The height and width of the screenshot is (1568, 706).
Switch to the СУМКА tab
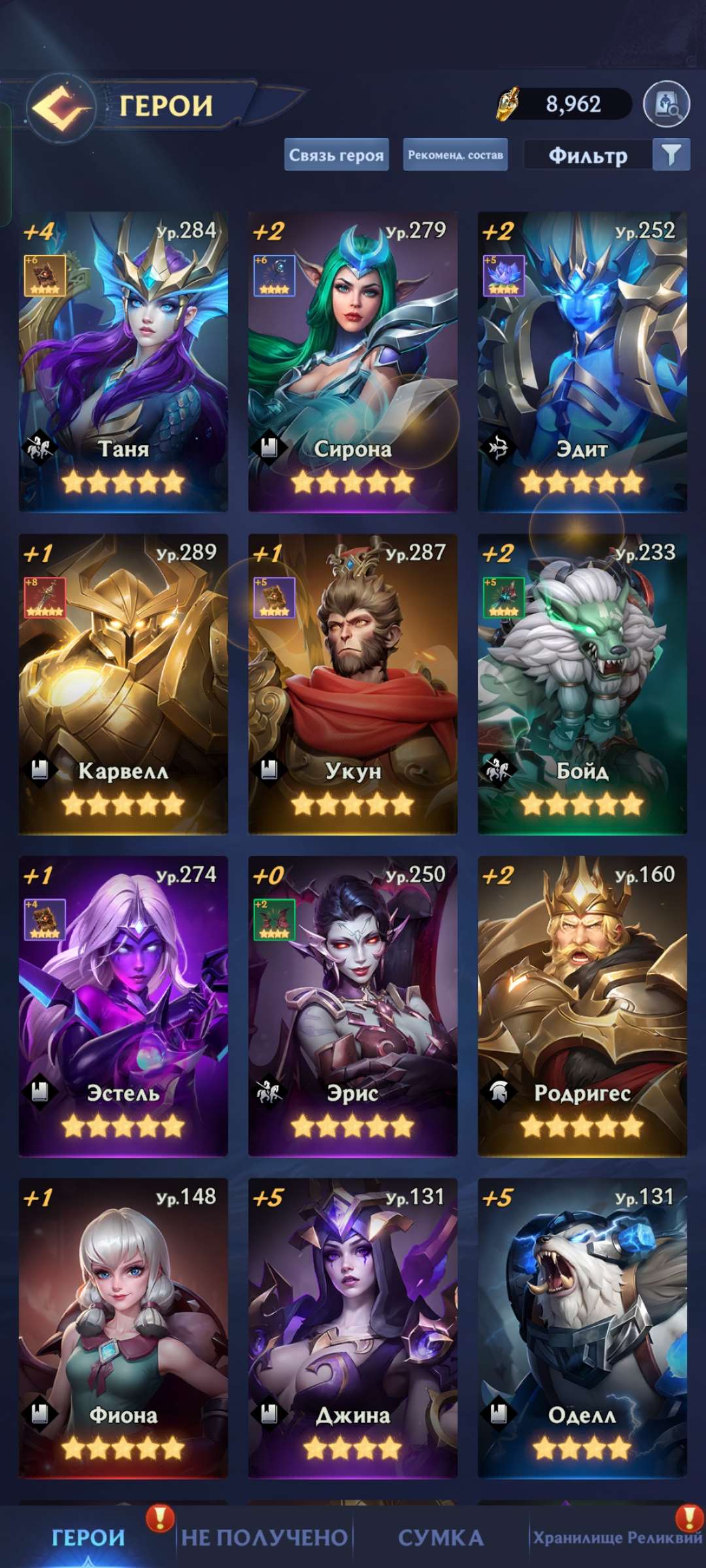(441, 1538)
